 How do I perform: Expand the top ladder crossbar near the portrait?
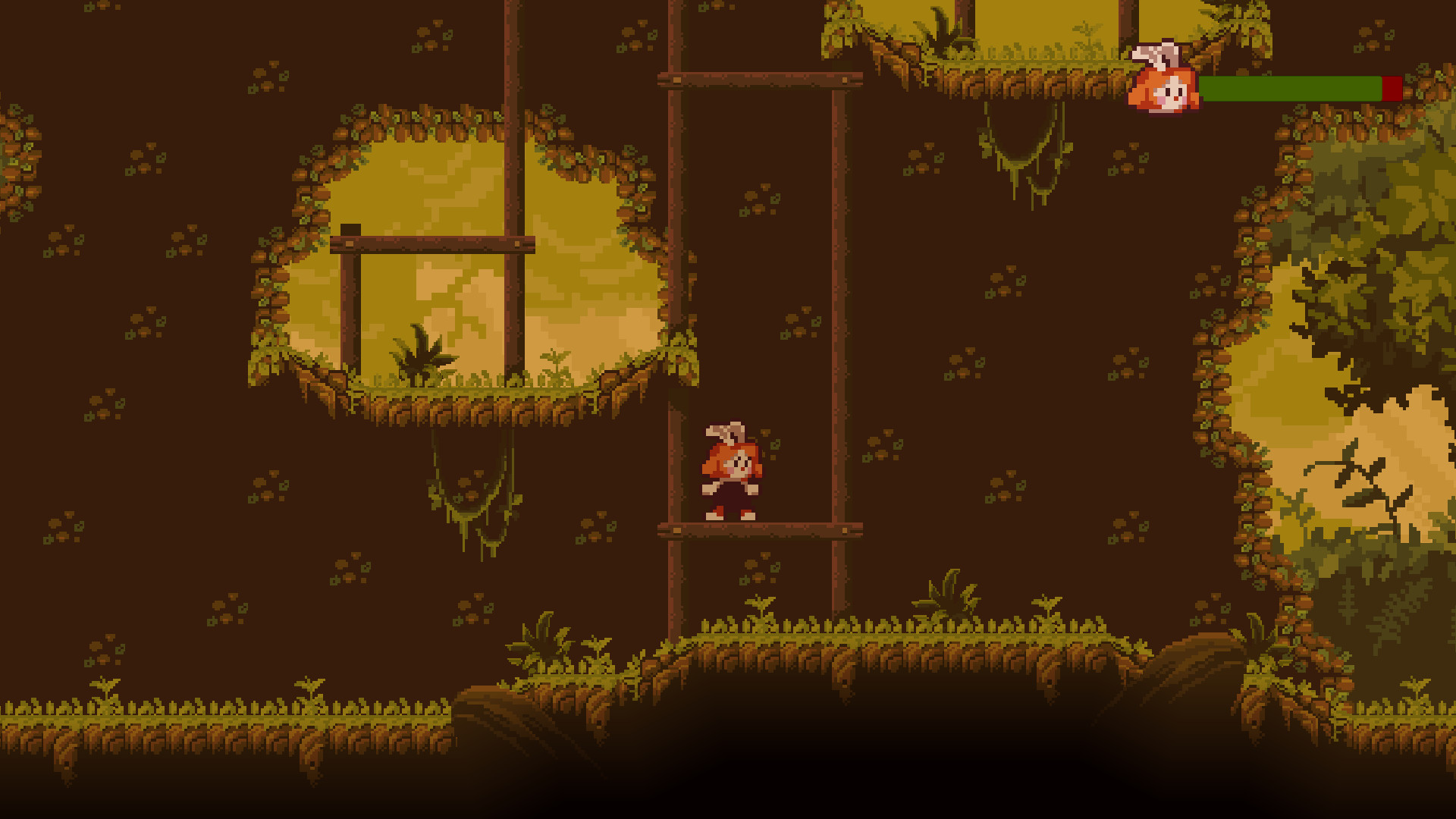pyautogui.click(x=758, y=78)
